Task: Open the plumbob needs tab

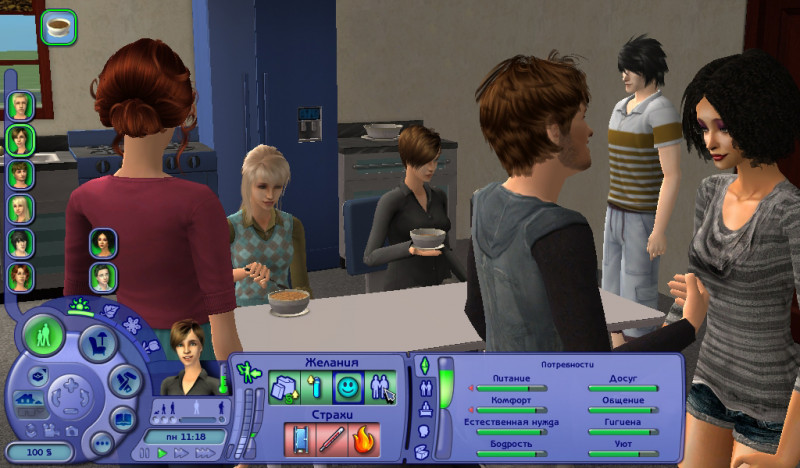Action: [423, 364]
